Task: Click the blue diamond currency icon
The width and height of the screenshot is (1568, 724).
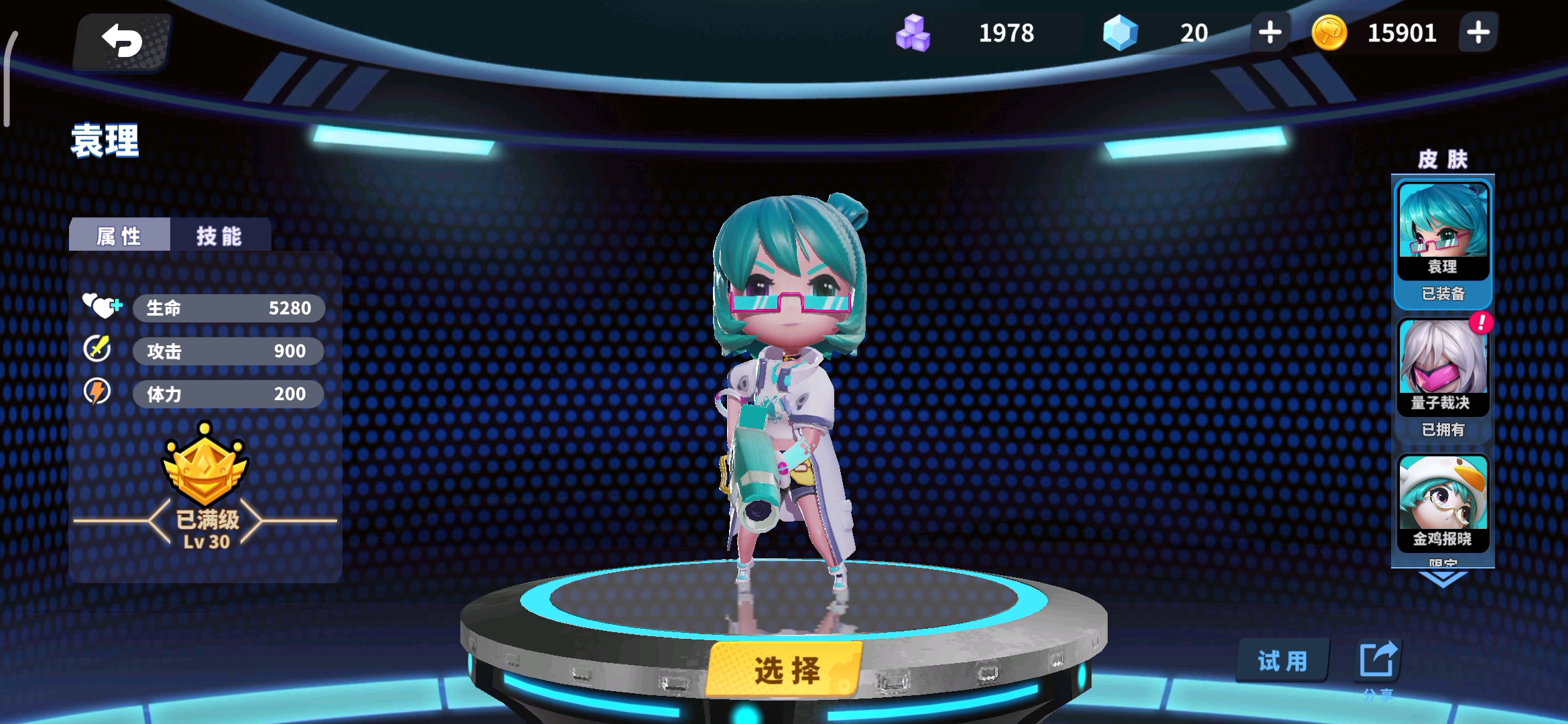Action: [1120, 32]
